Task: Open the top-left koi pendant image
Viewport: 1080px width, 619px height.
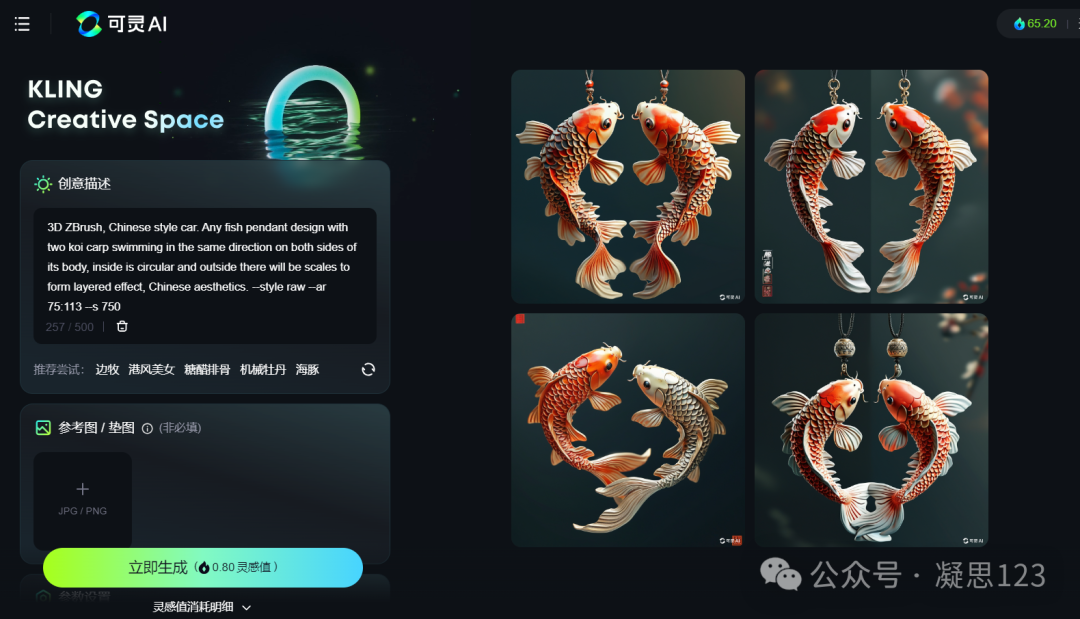Action: [x=628, y=186]
